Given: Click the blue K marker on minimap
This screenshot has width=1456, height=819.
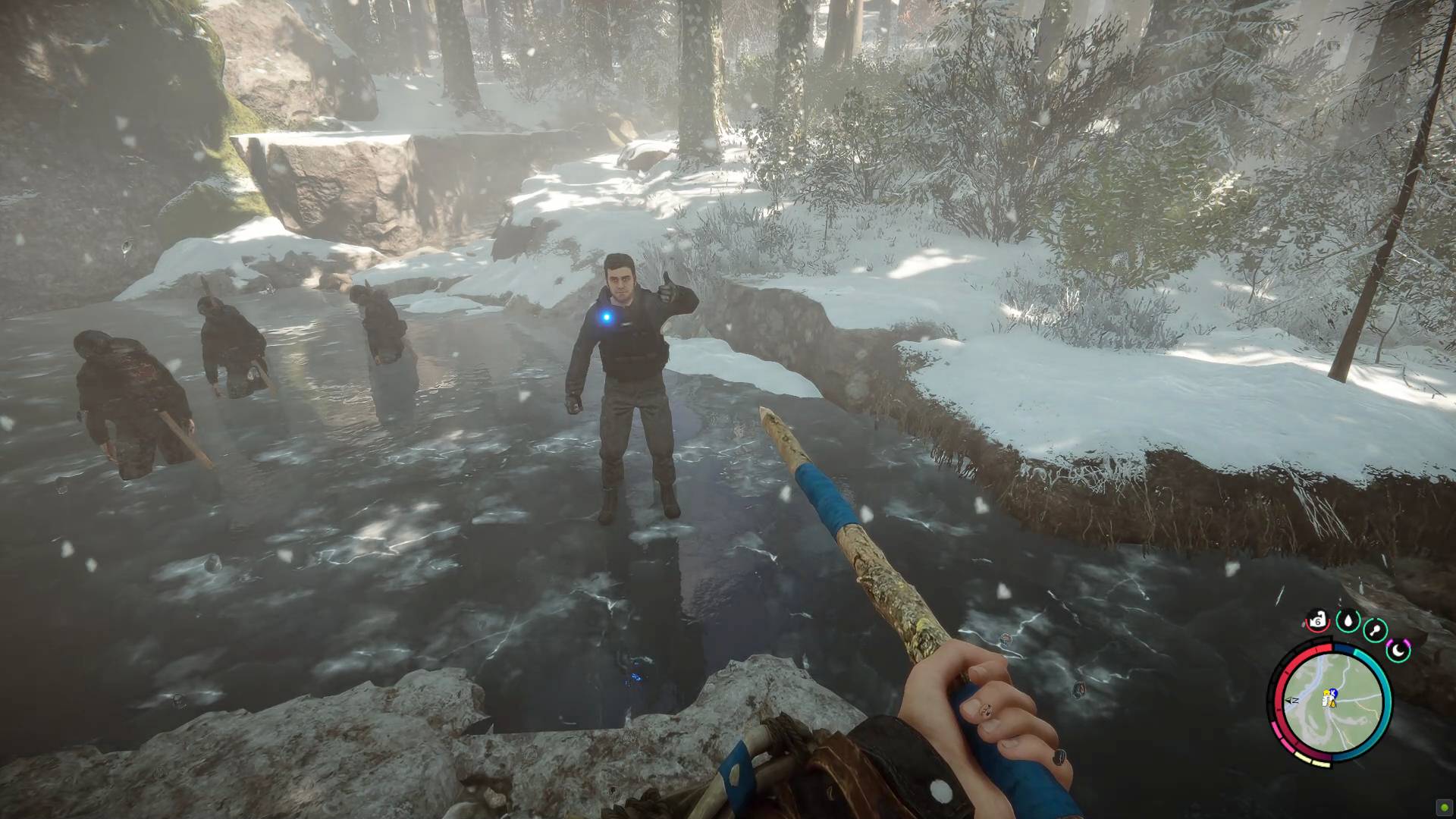Looking at the screenshot, I should point(1332,693).
